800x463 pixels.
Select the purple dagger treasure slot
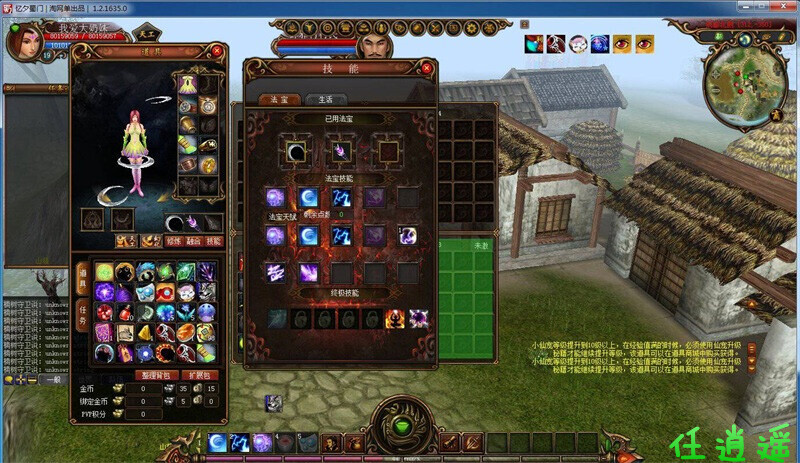click(x=340, y=151)
